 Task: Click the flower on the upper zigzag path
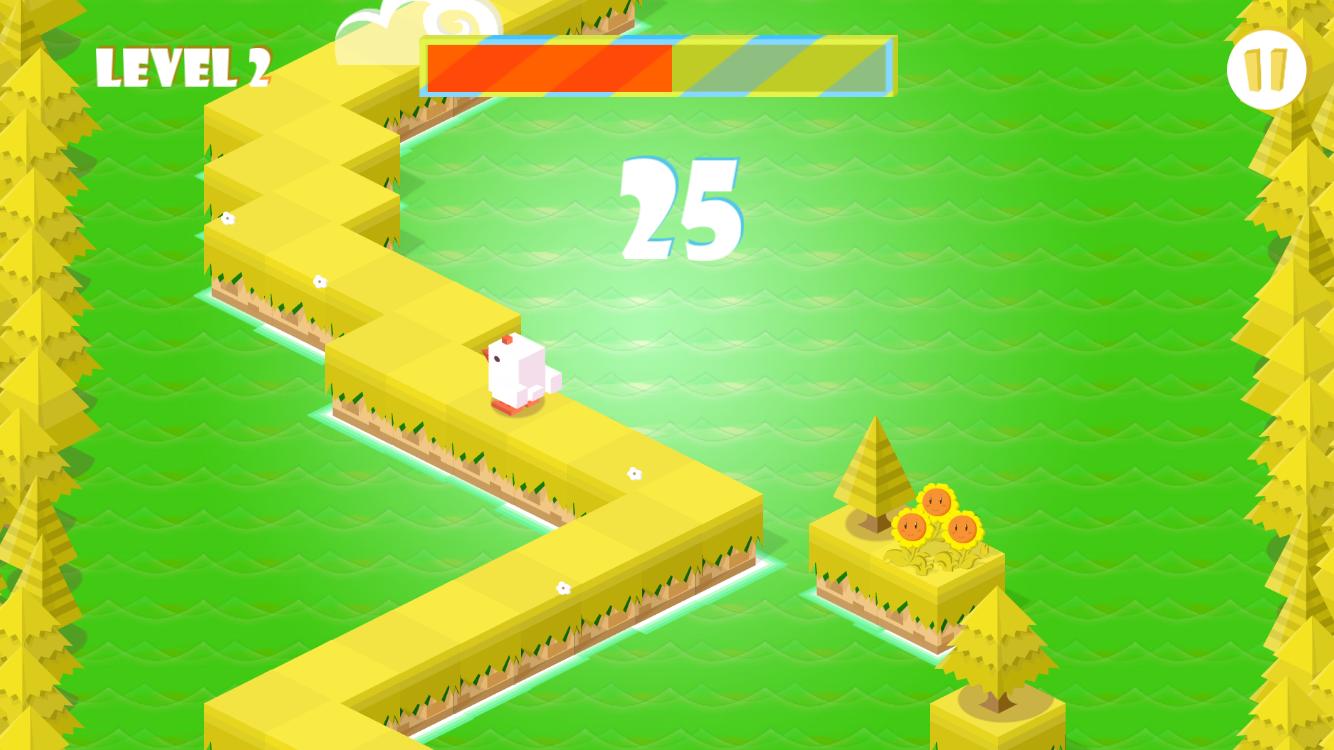point(322,281)
